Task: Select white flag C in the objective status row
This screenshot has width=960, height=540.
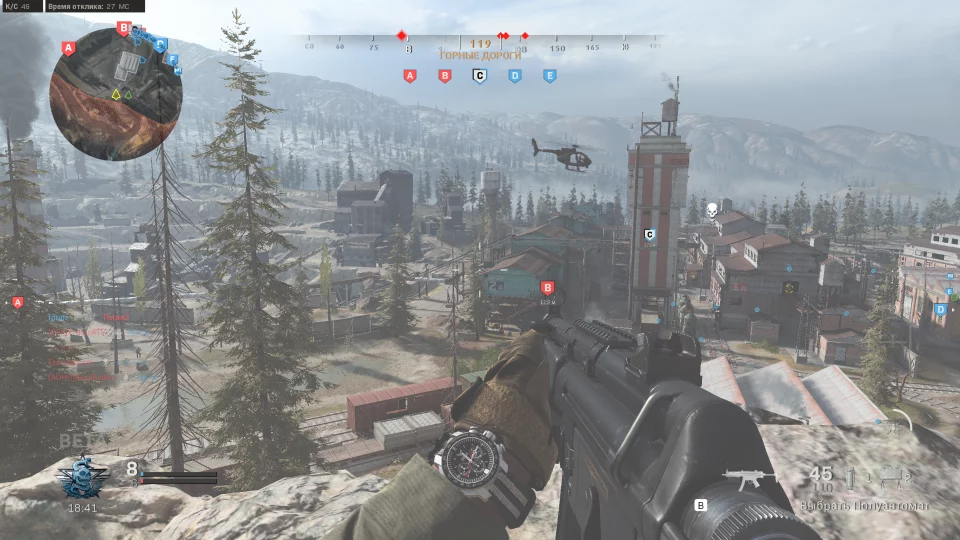Action: click(x=479, y=75)
